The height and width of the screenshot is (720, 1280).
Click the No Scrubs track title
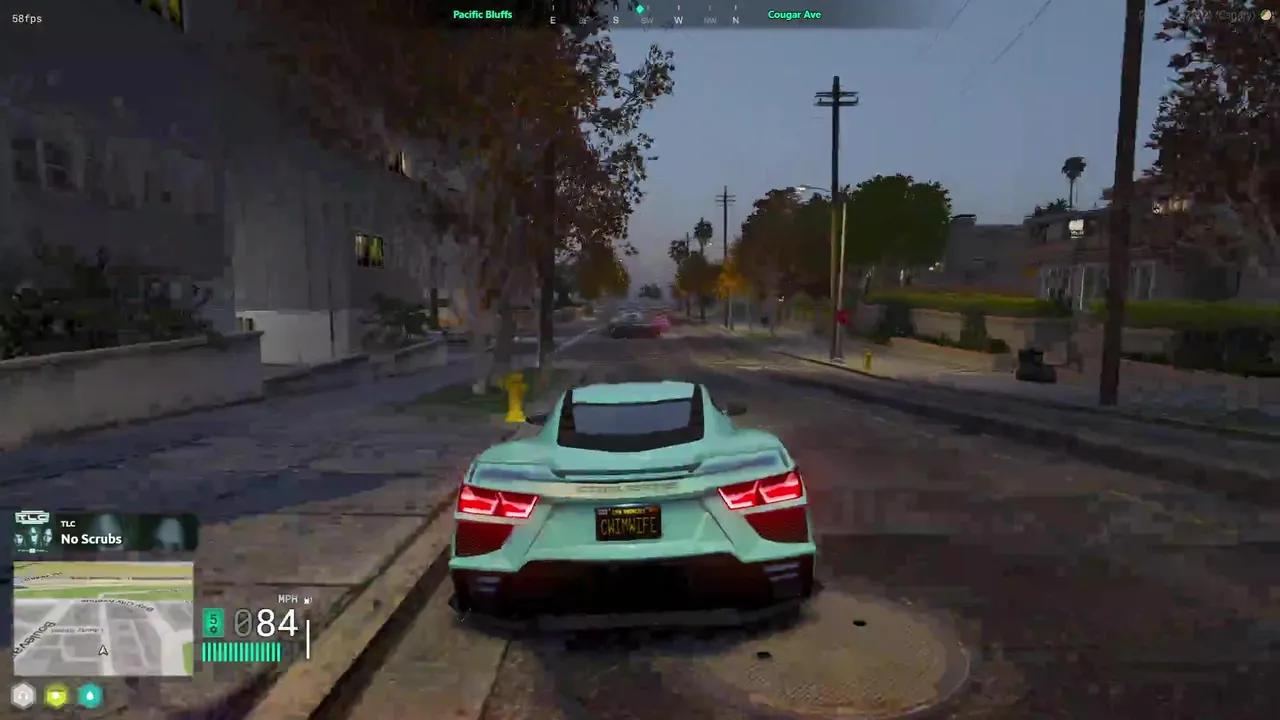click(91, 539)
